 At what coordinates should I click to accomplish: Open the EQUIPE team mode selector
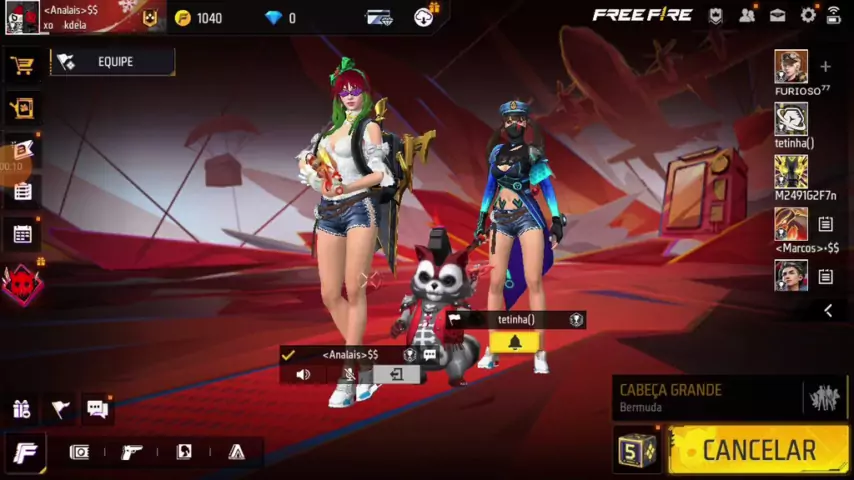pos(113,62)
